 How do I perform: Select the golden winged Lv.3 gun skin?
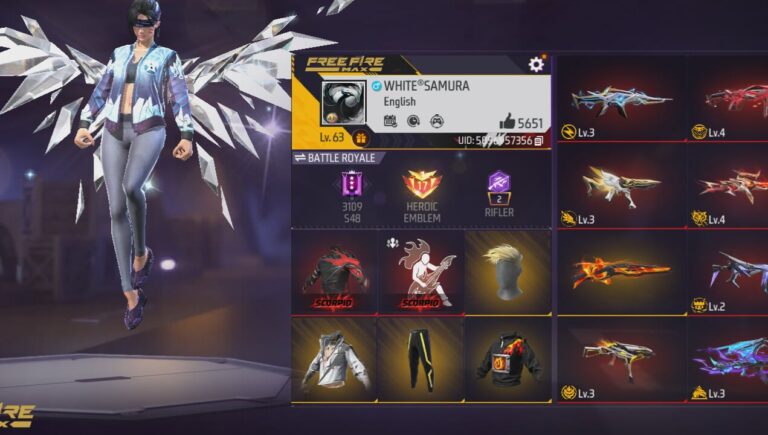[620, 185]
